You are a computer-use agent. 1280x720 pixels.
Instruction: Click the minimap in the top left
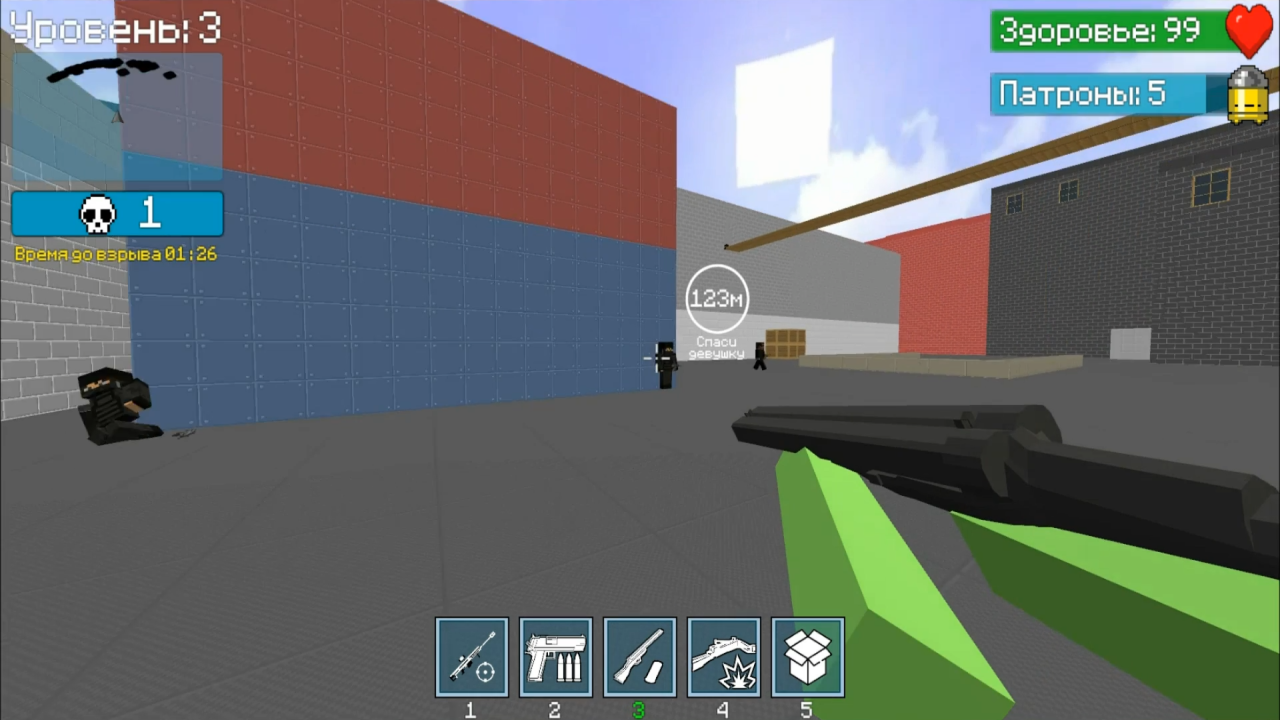[115, 115]
